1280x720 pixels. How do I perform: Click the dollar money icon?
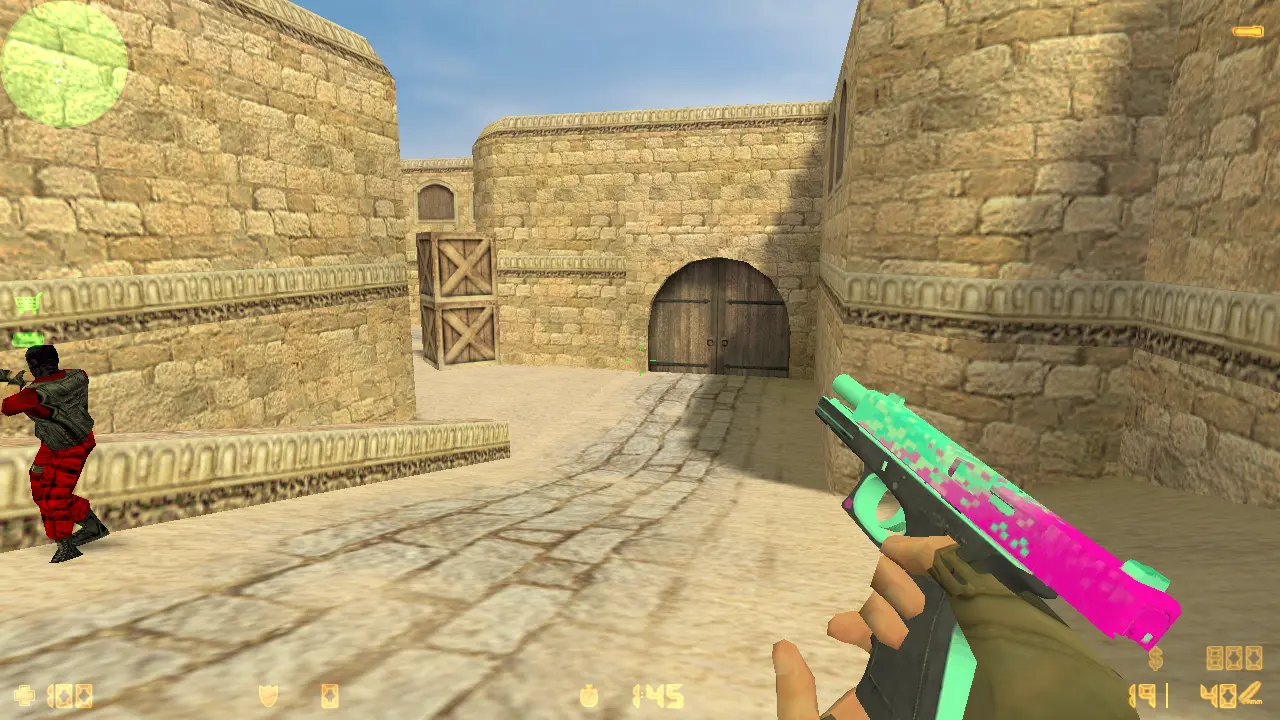click(x=1155, y=660)
